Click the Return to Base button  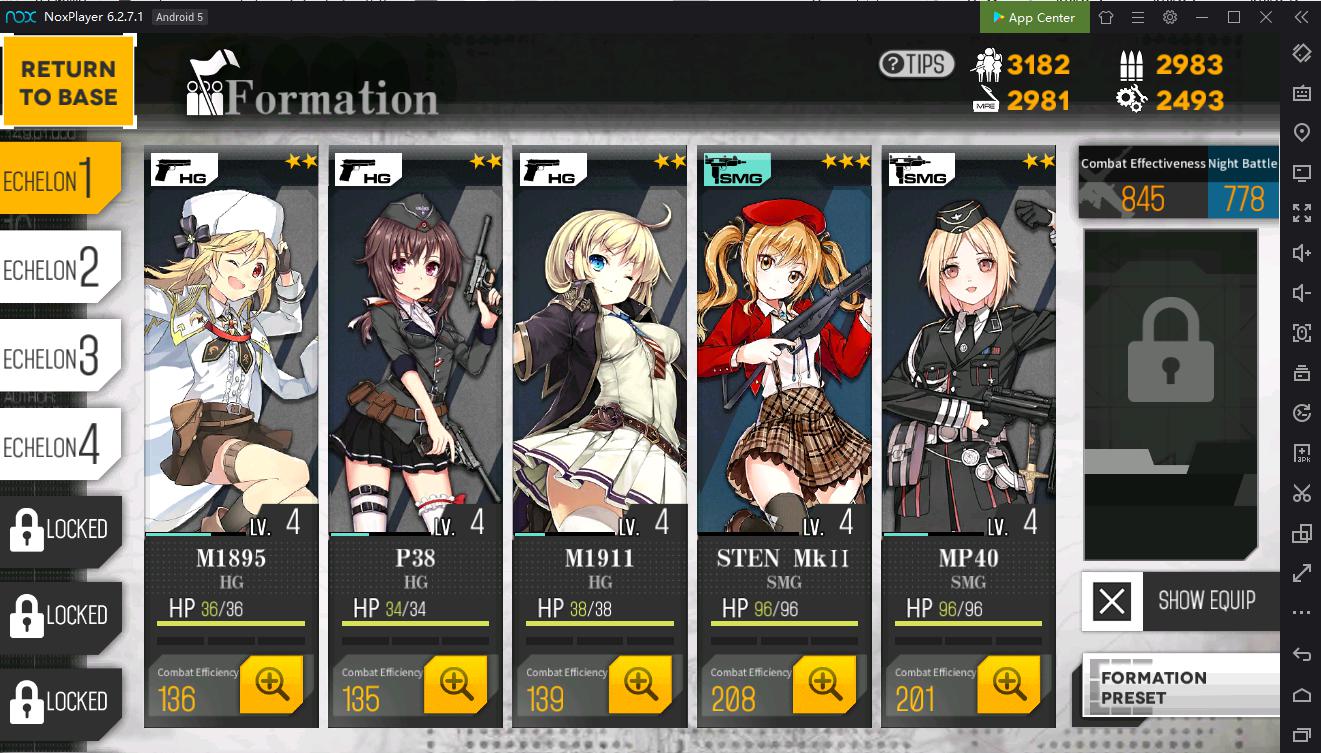click(x=68, y=82)
